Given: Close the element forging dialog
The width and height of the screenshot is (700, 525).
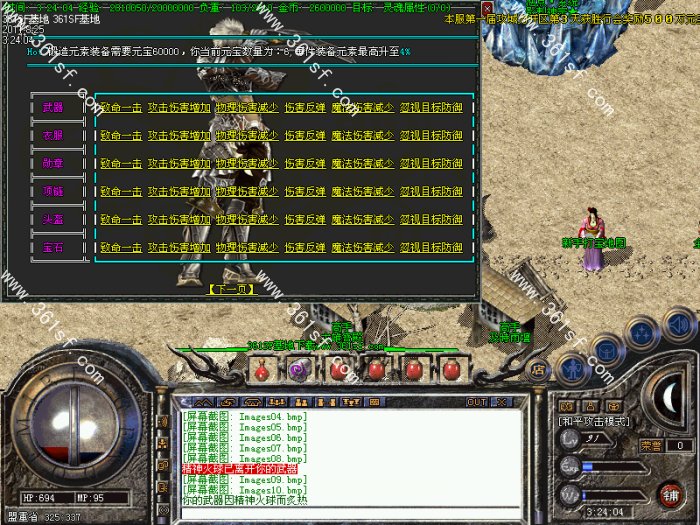Looking at the screenshot, I should [486, 8].
